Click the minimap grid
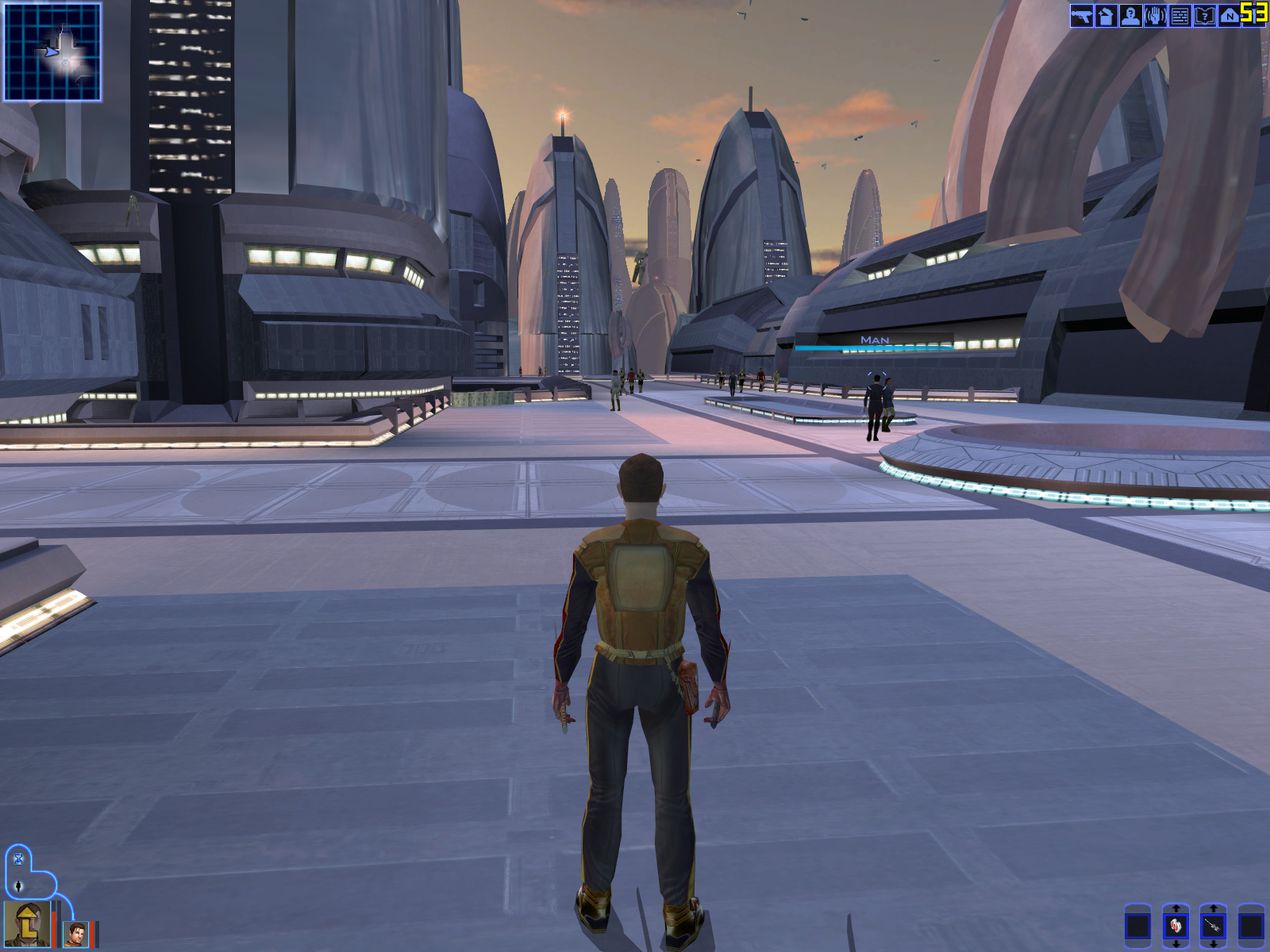Screen dimensions: 1270x952 52,52
